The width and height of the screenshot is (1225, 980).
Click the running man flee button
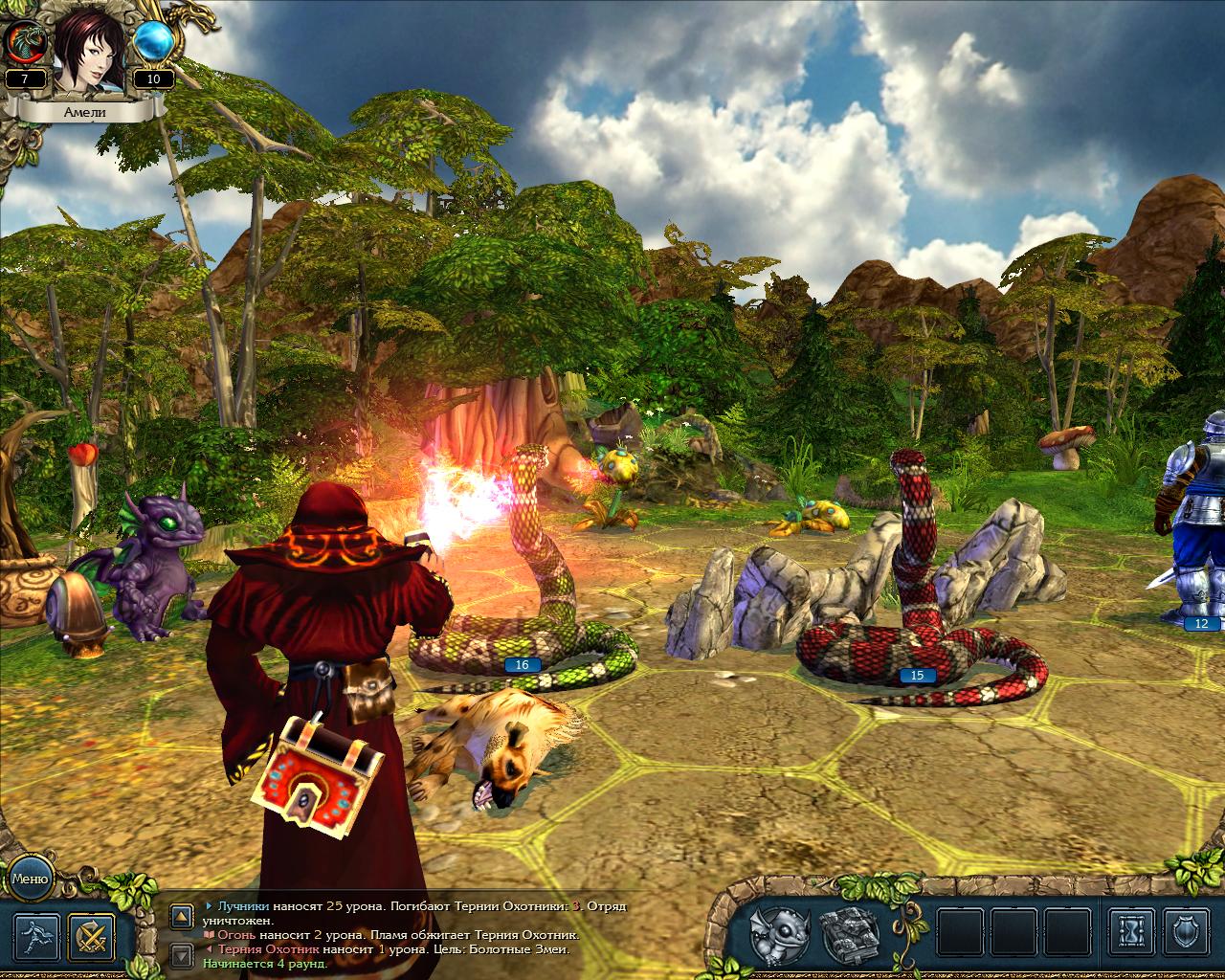(36, 938)
